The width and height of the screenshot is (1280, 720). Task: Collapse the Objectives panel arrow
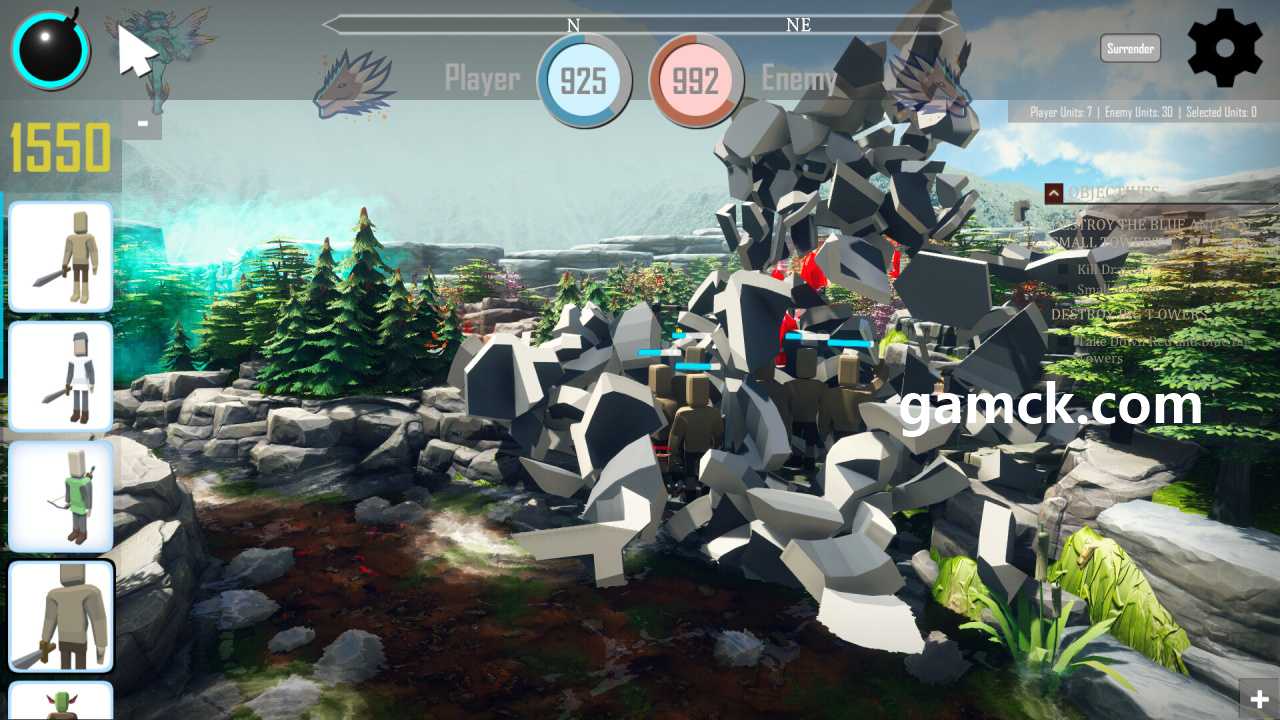click(x=1053, y=193)
